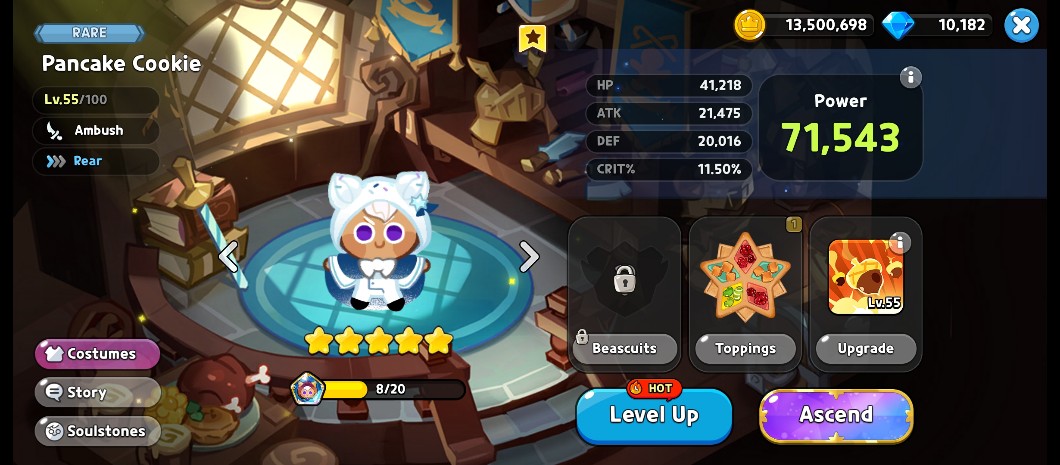Level up Pancake Cookie
1060x465 pixels.
click(x=654, y=415)
